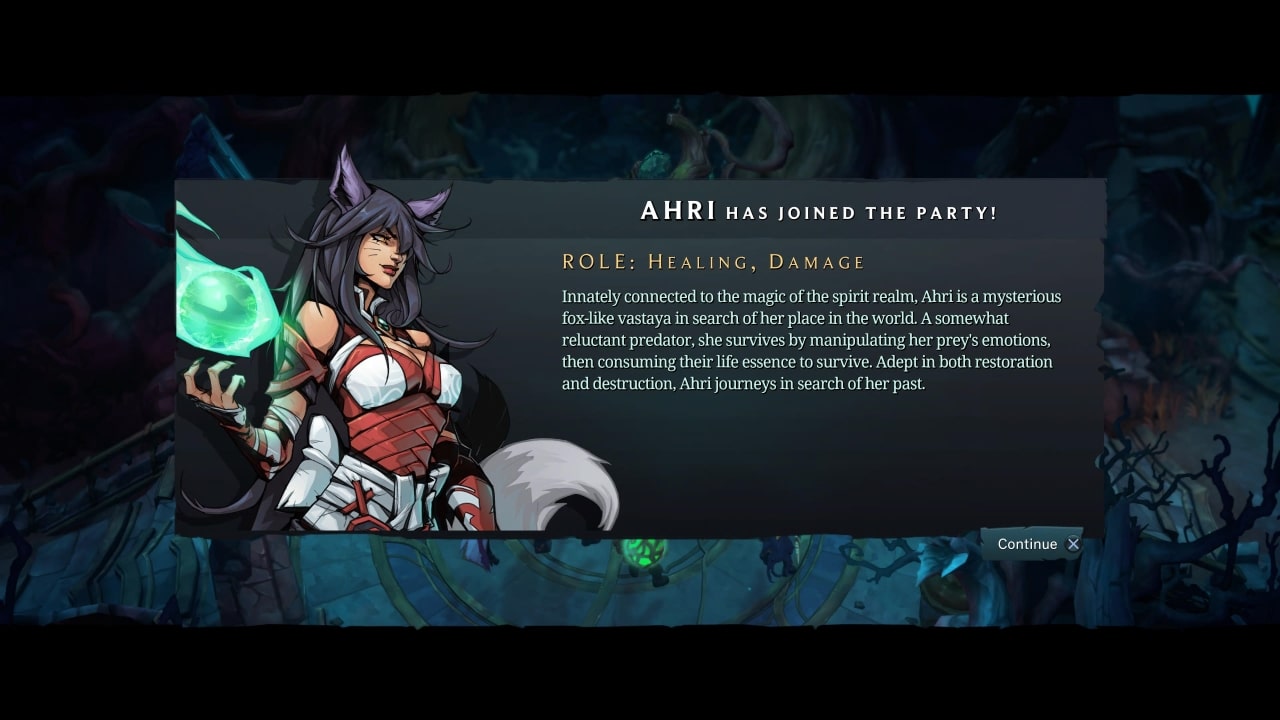Click the AHRI HAS JOINED THE PARTY title
This screenshot has height=720, width=1280.
818,211
